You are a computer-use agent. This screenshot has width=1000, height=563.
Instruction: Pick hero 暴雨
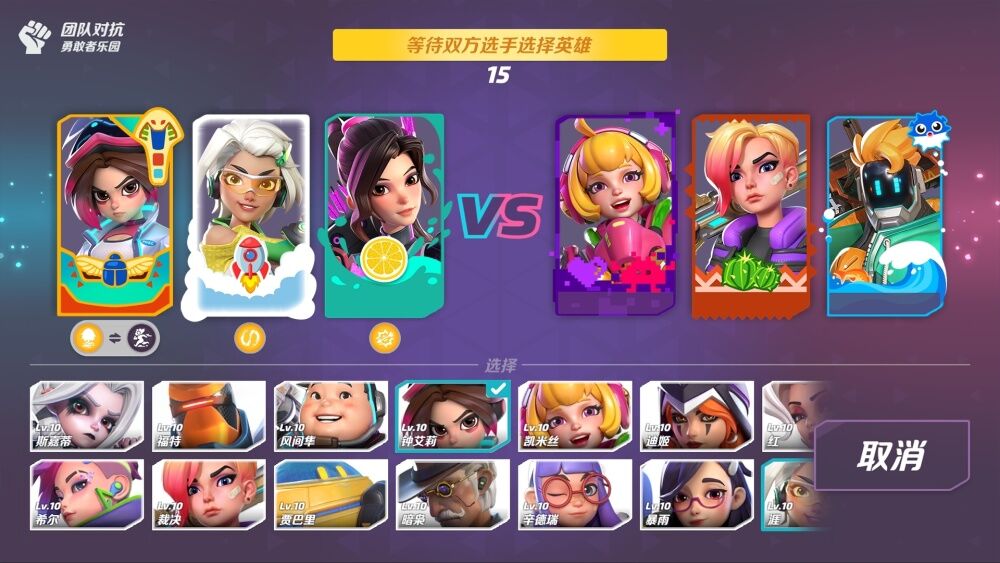(x=696, y=493)
